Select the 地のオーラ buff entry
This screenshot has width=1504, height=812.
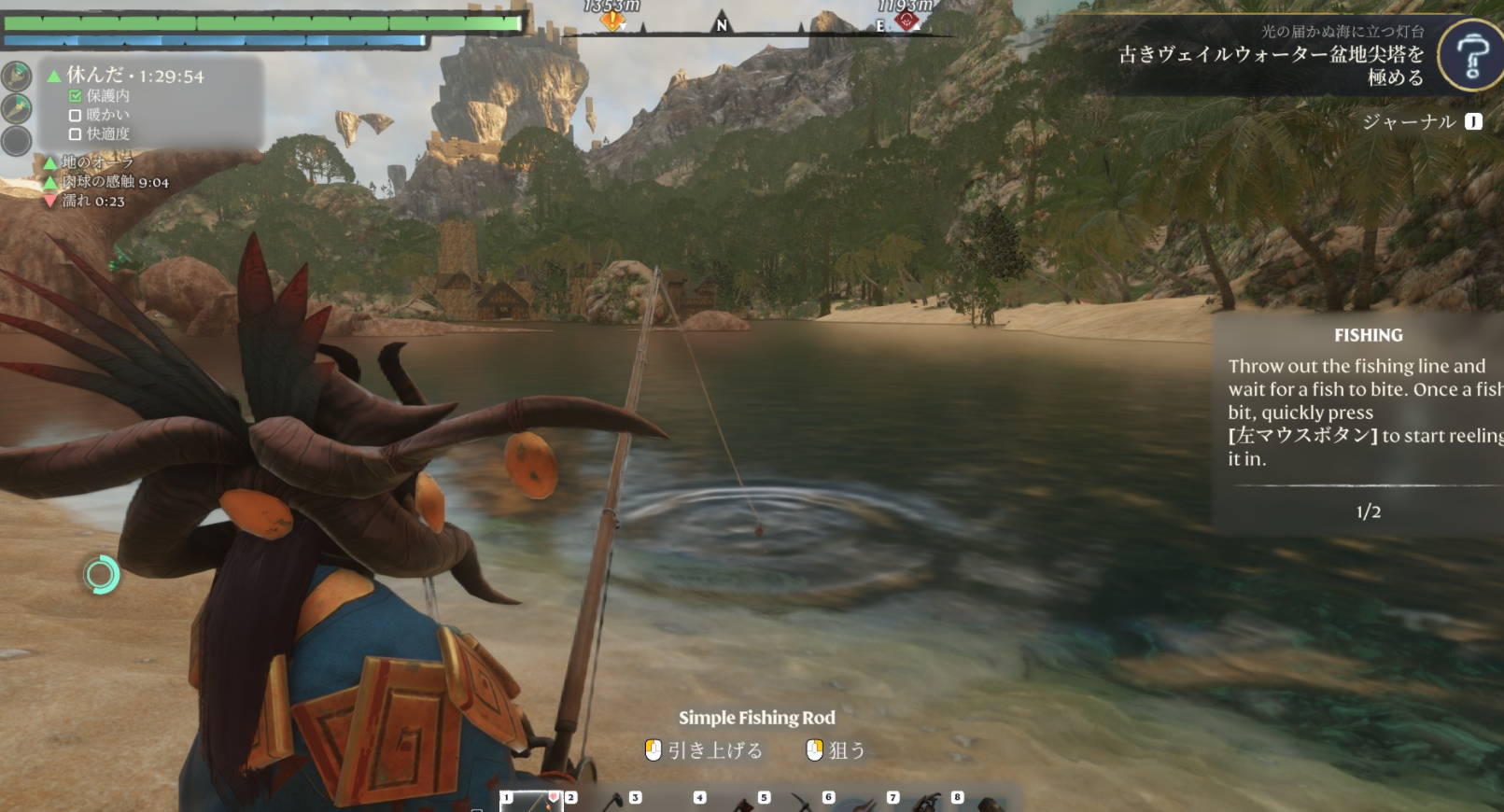97,162
